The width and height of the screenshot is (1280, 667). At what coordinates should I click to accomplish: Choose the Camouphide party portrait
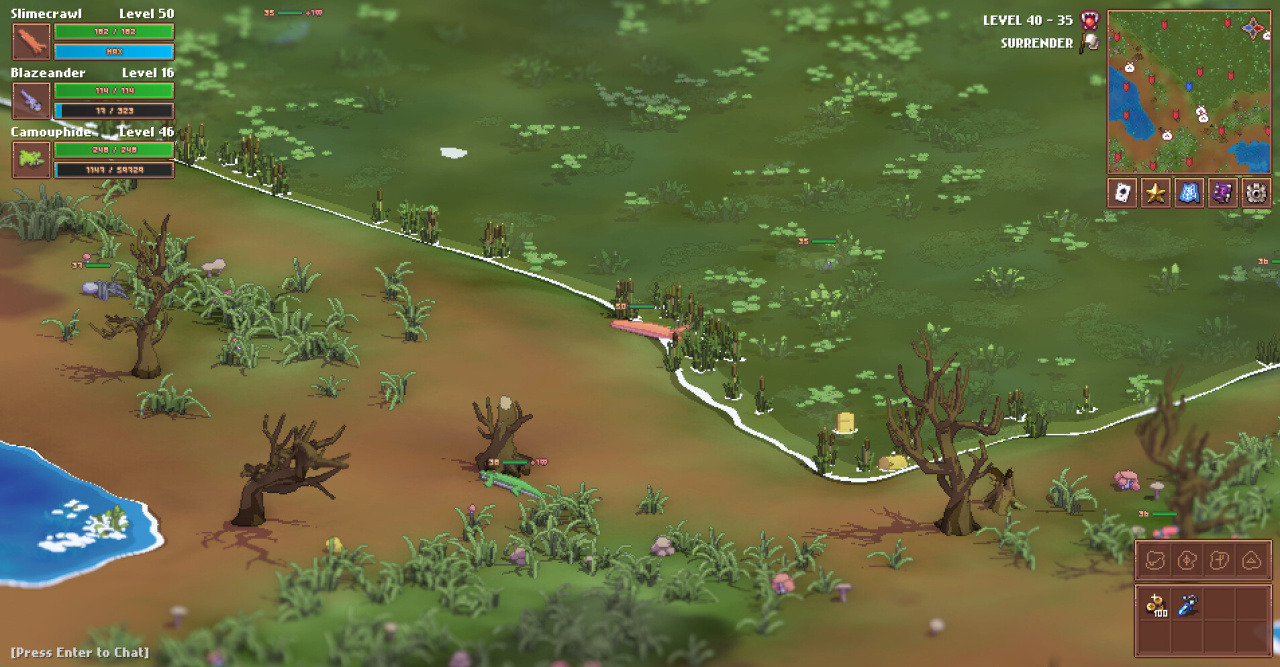[x=31, y=160]
